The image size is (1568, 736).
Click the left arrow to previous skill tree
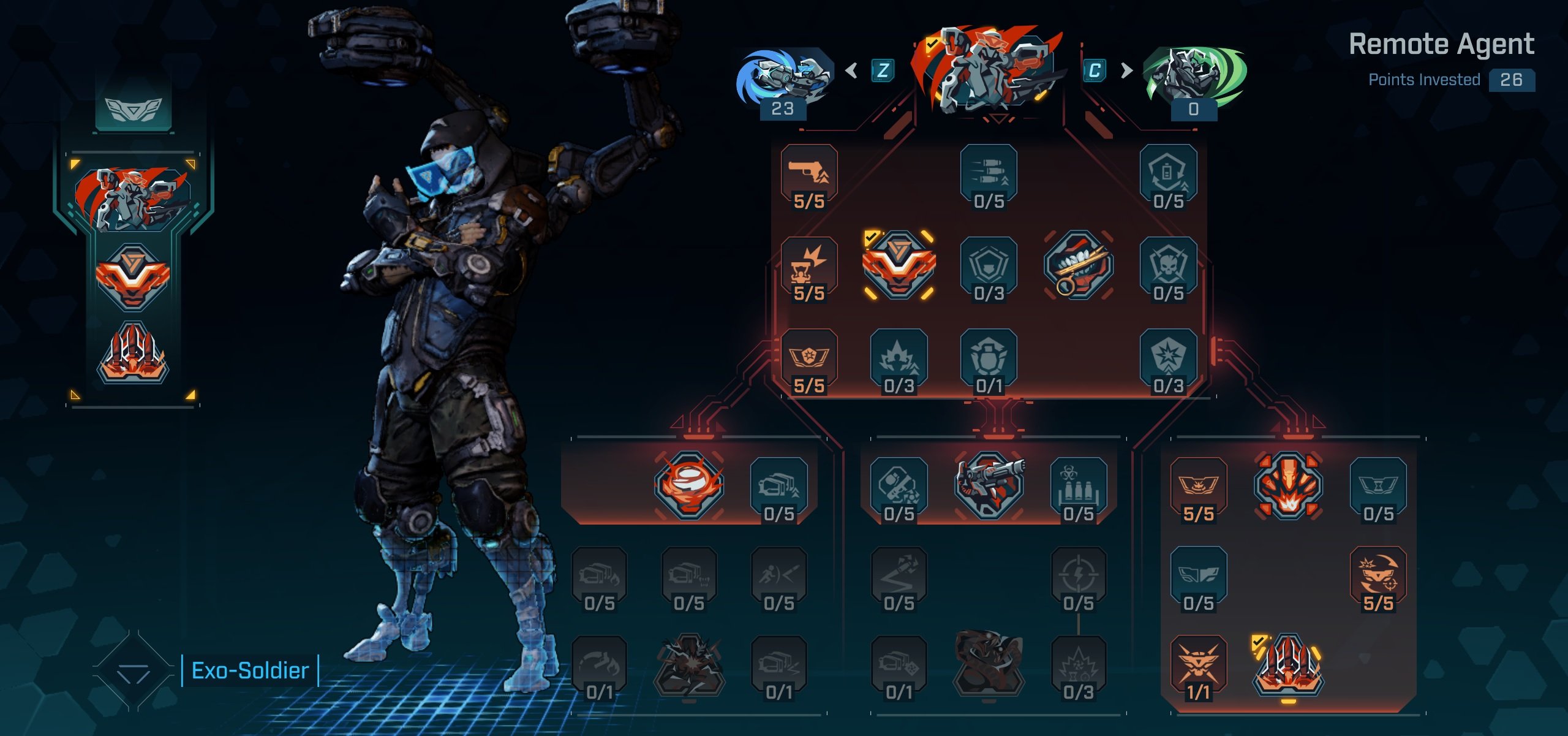click(851, 70)
